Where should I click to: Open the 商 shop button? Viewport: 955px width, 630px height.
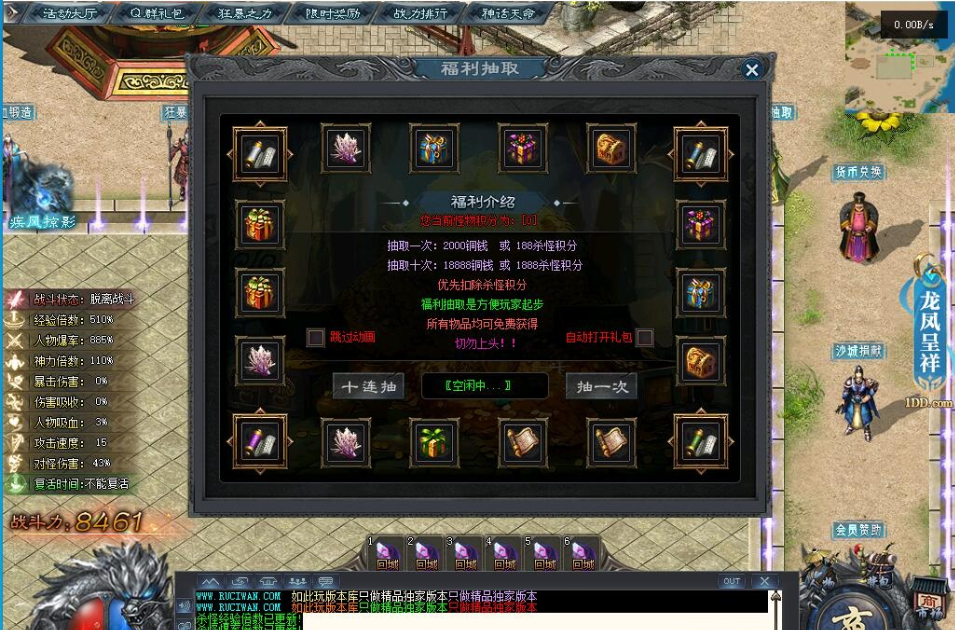[x=927, y=603]
